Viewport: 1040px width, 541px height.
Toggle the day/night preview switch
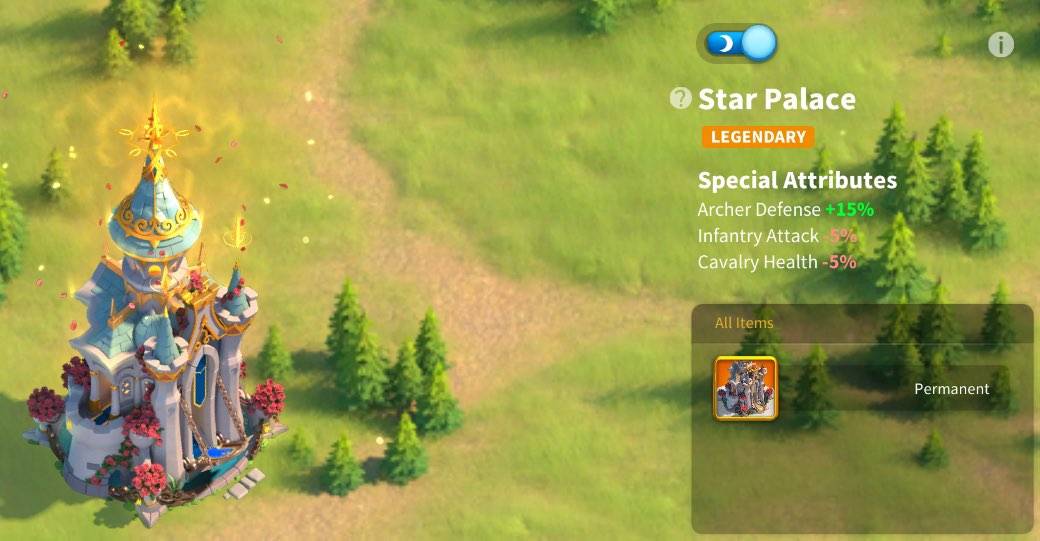pyautogui.click(x=740, y=43)
